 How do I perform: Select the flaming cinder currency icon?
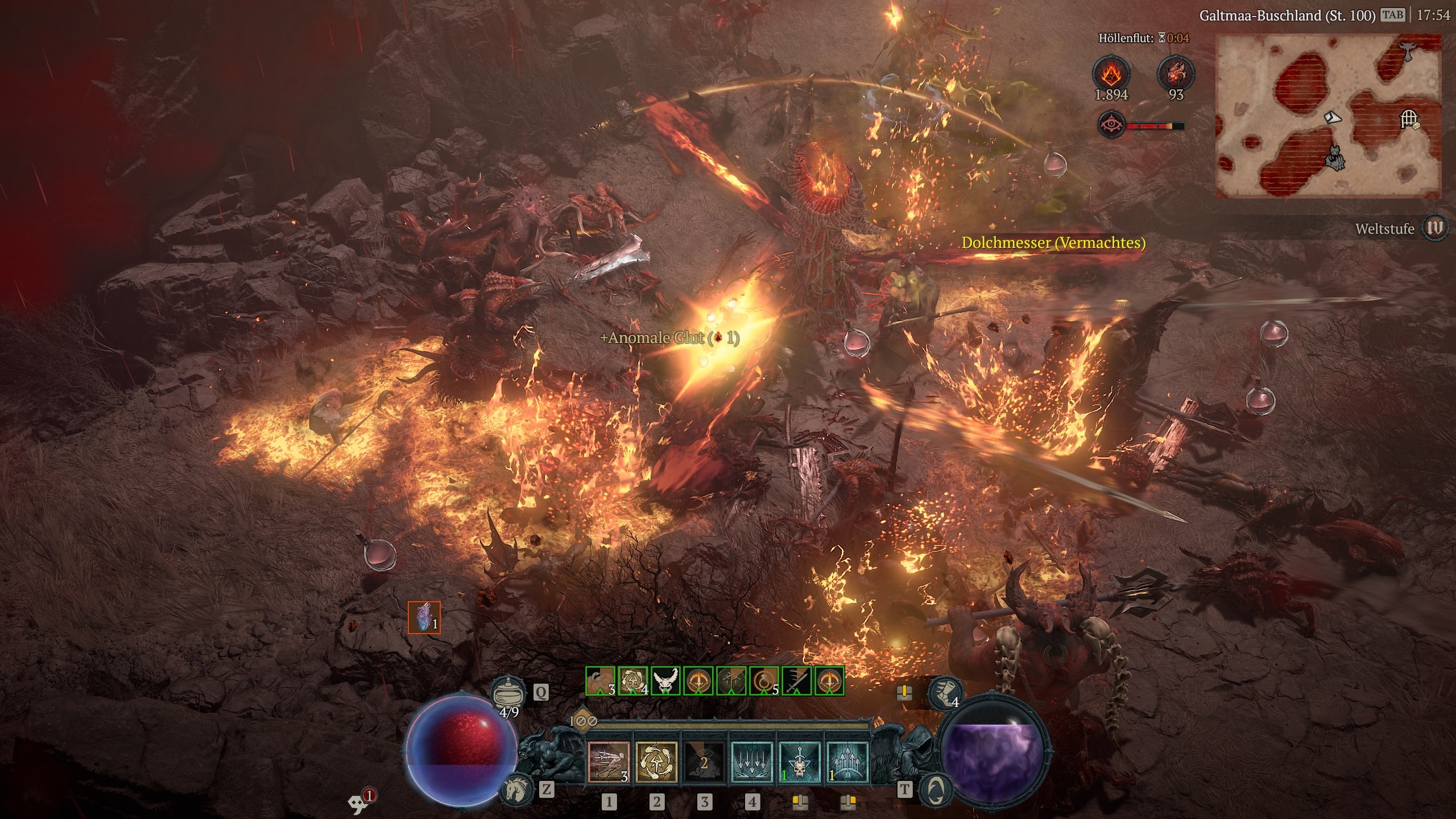(1111, 73)
